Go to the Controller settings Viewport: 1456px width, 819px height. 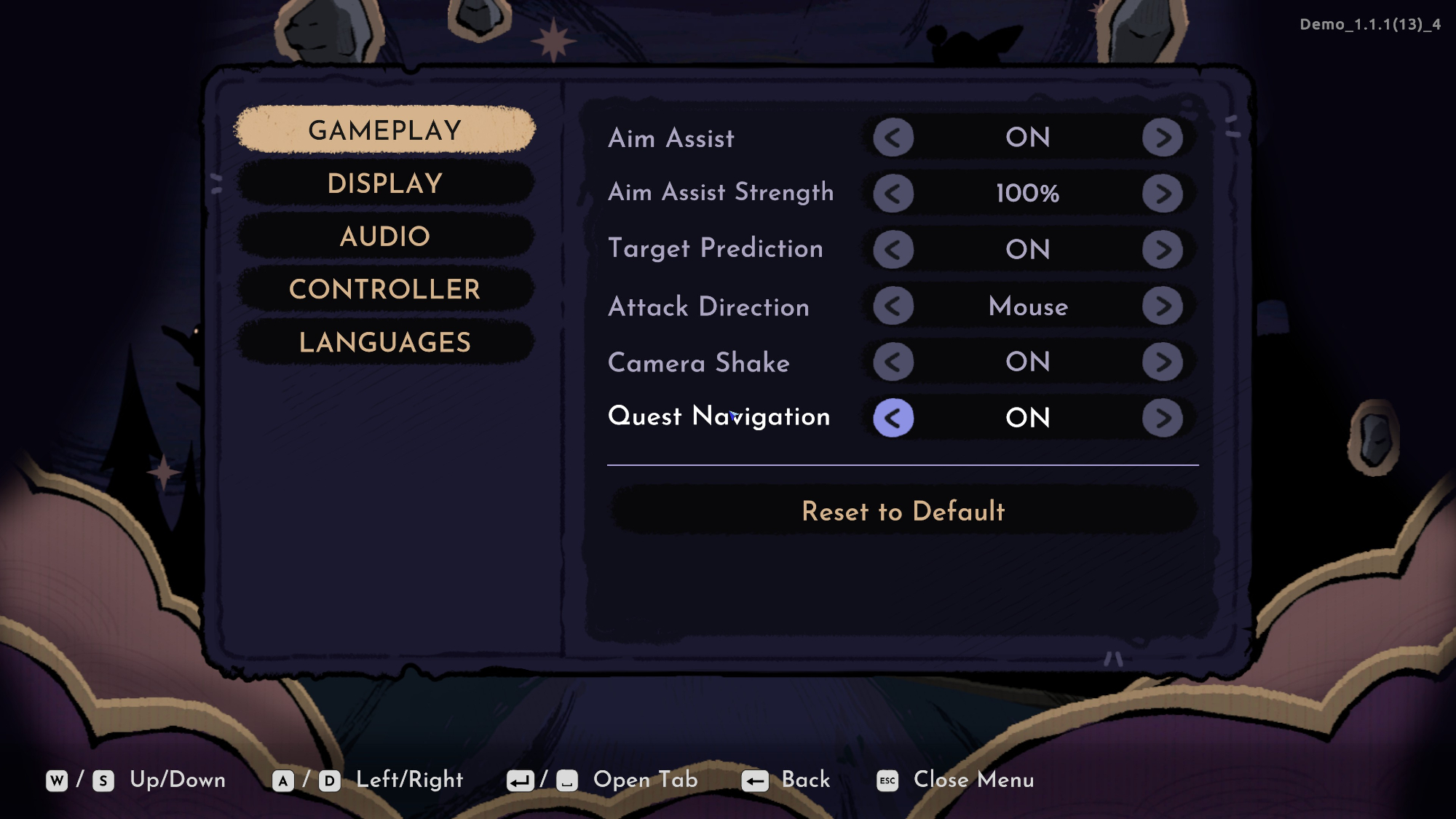tap(385, 290)
